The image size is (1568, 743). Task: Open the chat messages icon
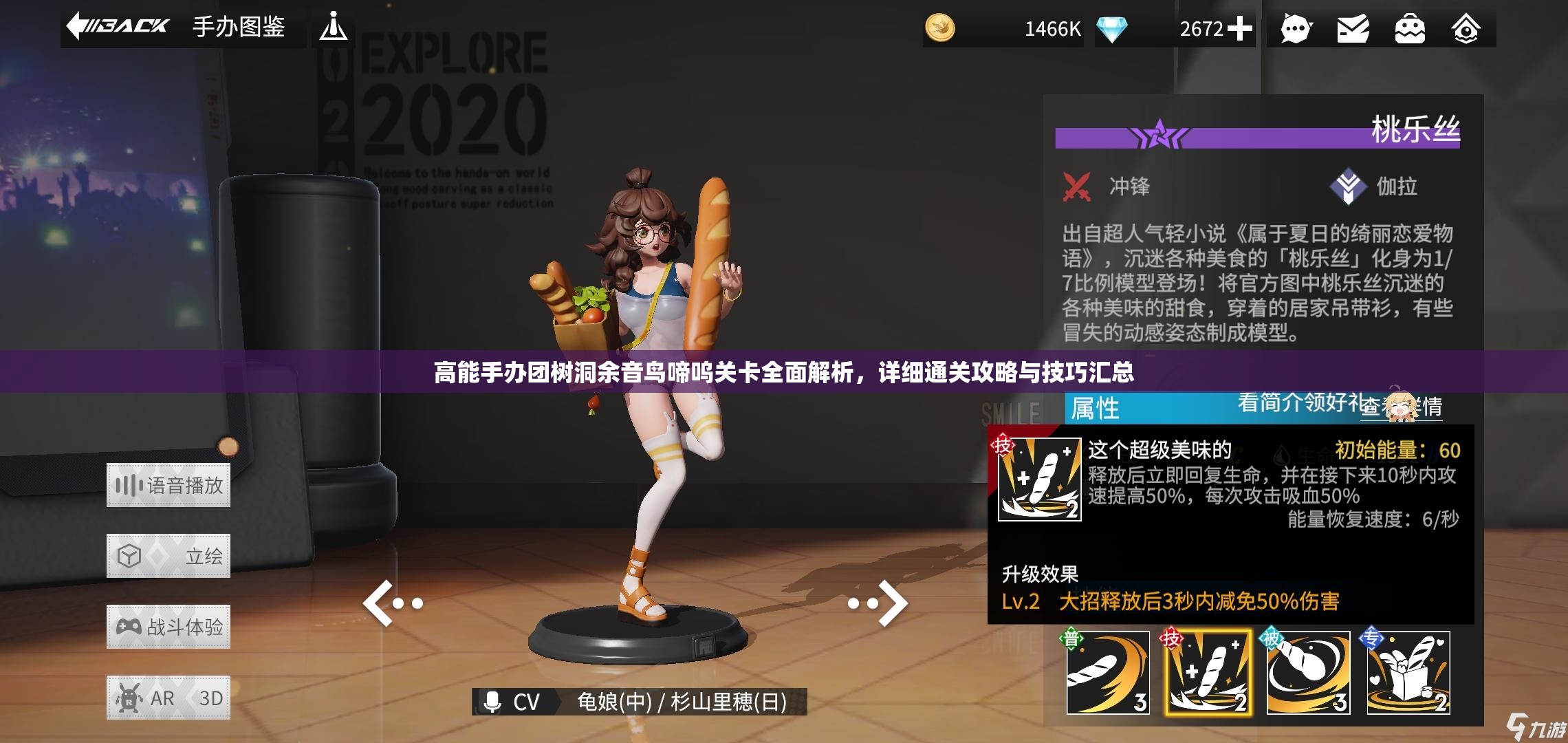pyautogui.click(x=1296, y=29)
